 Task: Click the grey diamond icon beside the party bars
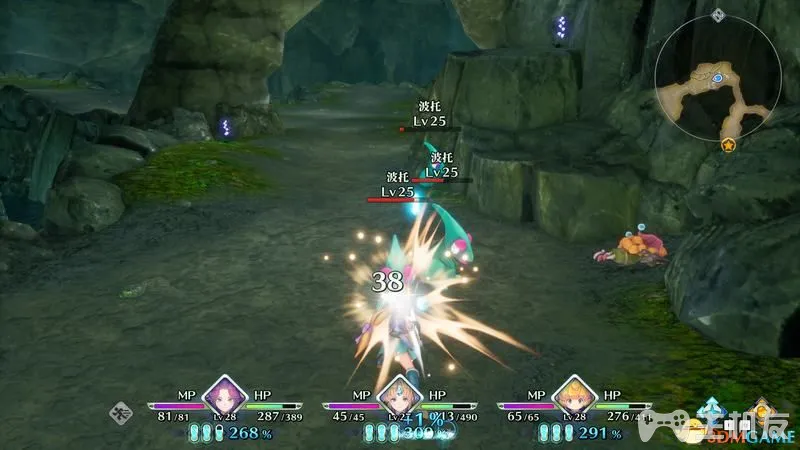pyautogui.click(x=121, y=410)
